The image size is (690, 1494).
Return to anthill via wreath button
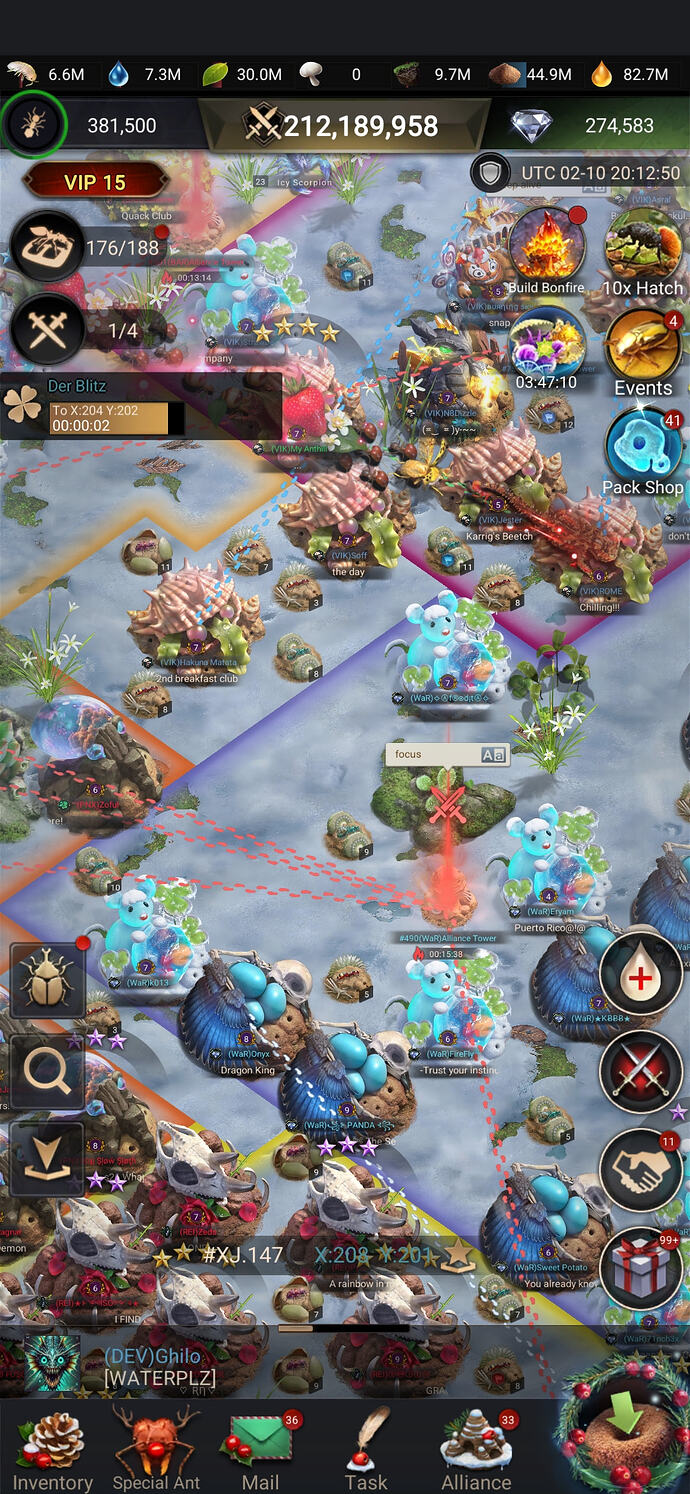(622, 1426)
